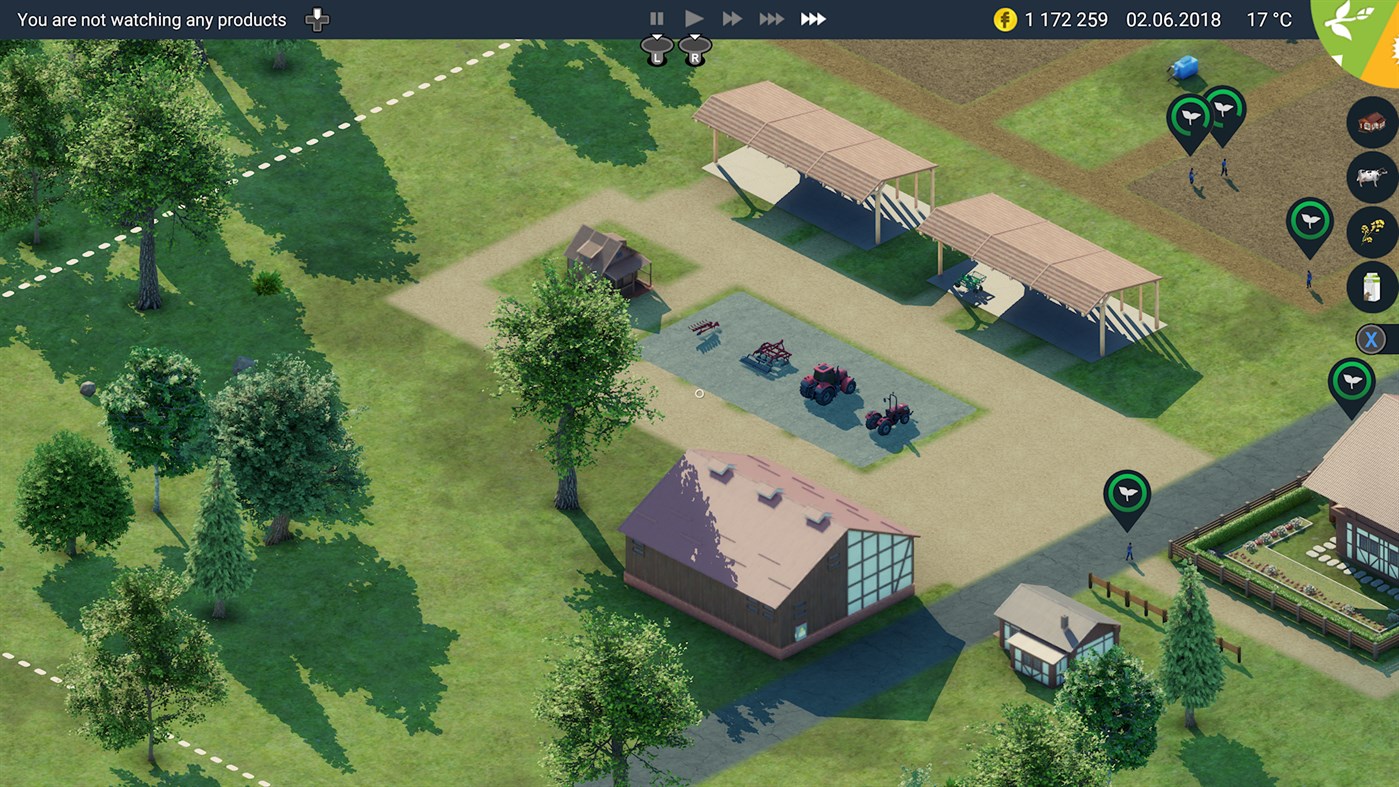This screenshot has width=1399, height=787.
Task: Enable double speed fast forward
Action: [732, 17]
